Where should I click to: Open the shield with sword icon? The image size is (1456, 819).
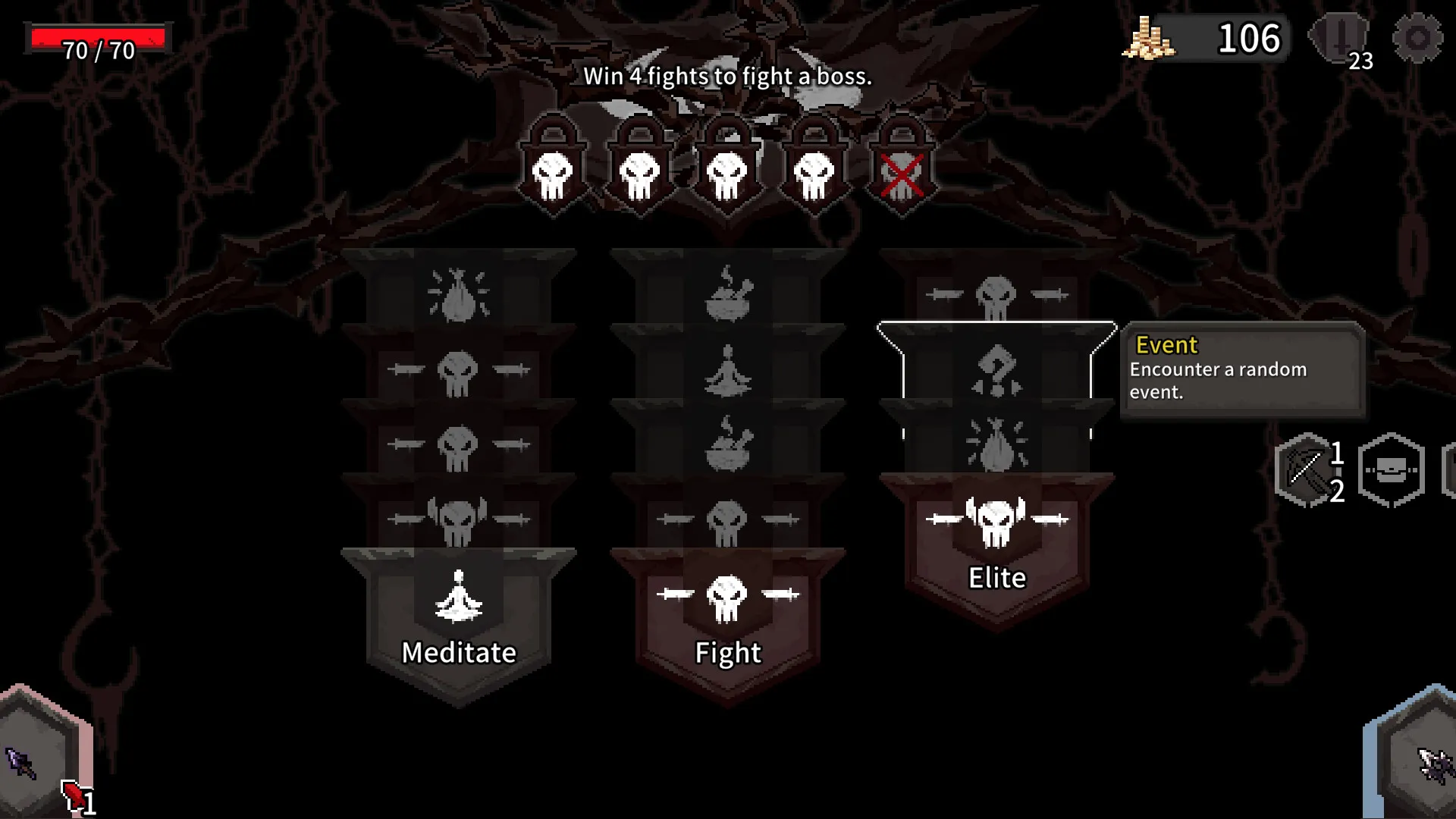[x=1341, y=38]
